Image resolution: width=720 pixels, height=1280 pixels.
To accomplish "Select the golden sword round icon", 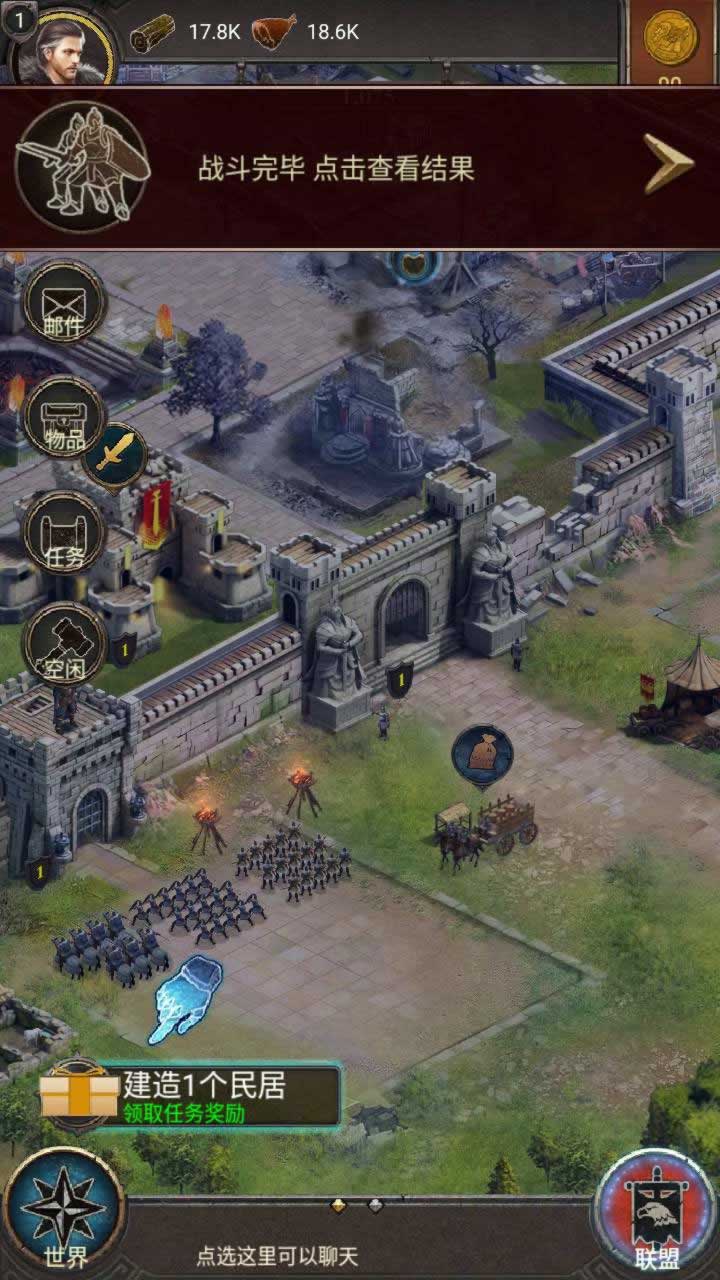I will (x=114, y=457).
